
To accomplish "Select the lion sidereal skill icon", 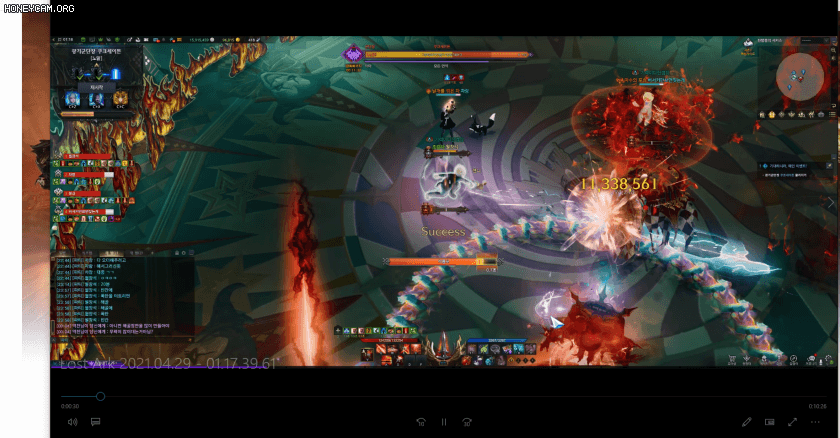I will tap(119, 100).
